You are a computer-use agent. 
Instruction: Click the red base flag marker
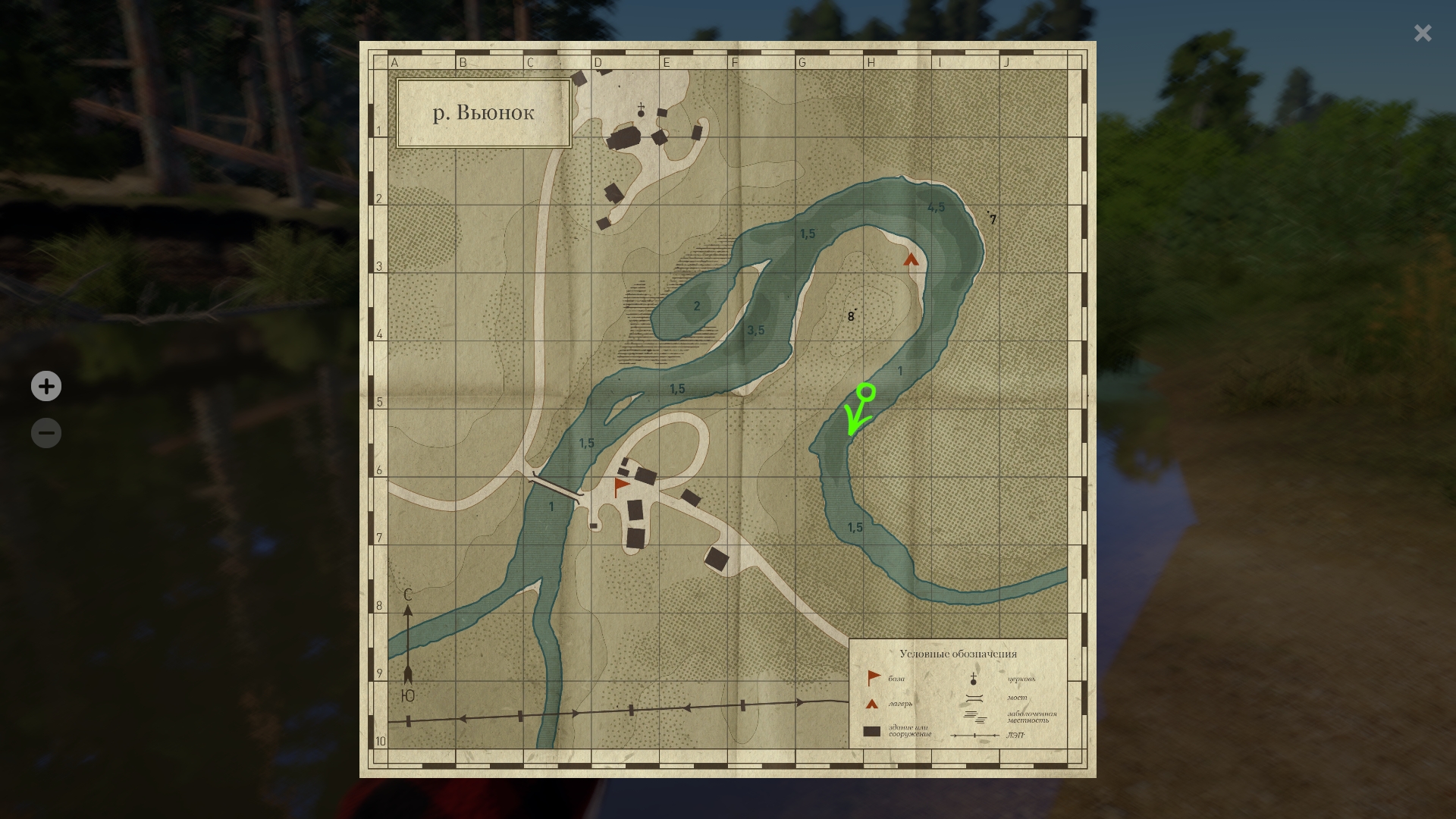coord(622,486)
